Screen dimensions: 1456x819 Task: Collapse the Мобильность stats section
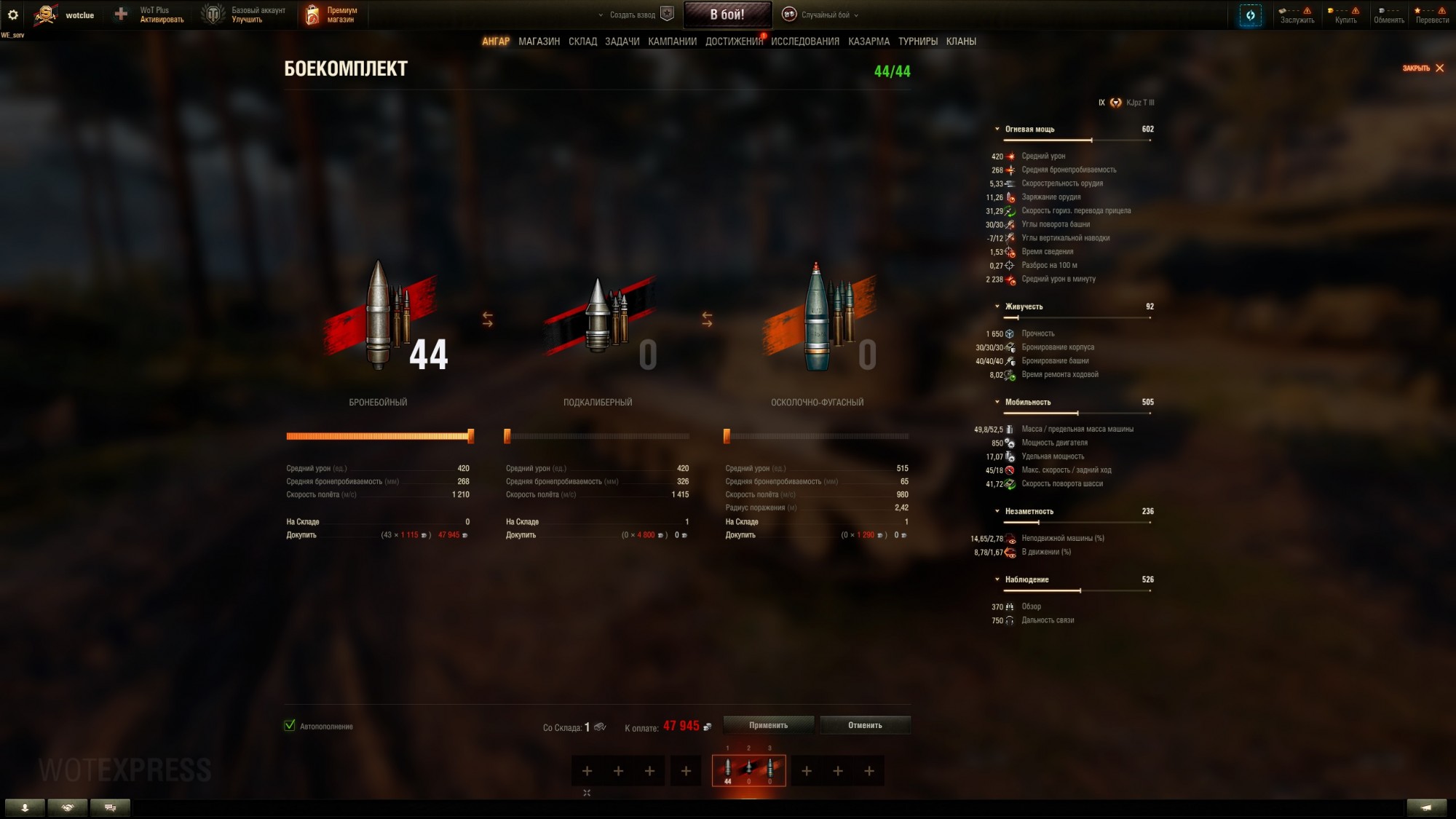tap(997, 401)
